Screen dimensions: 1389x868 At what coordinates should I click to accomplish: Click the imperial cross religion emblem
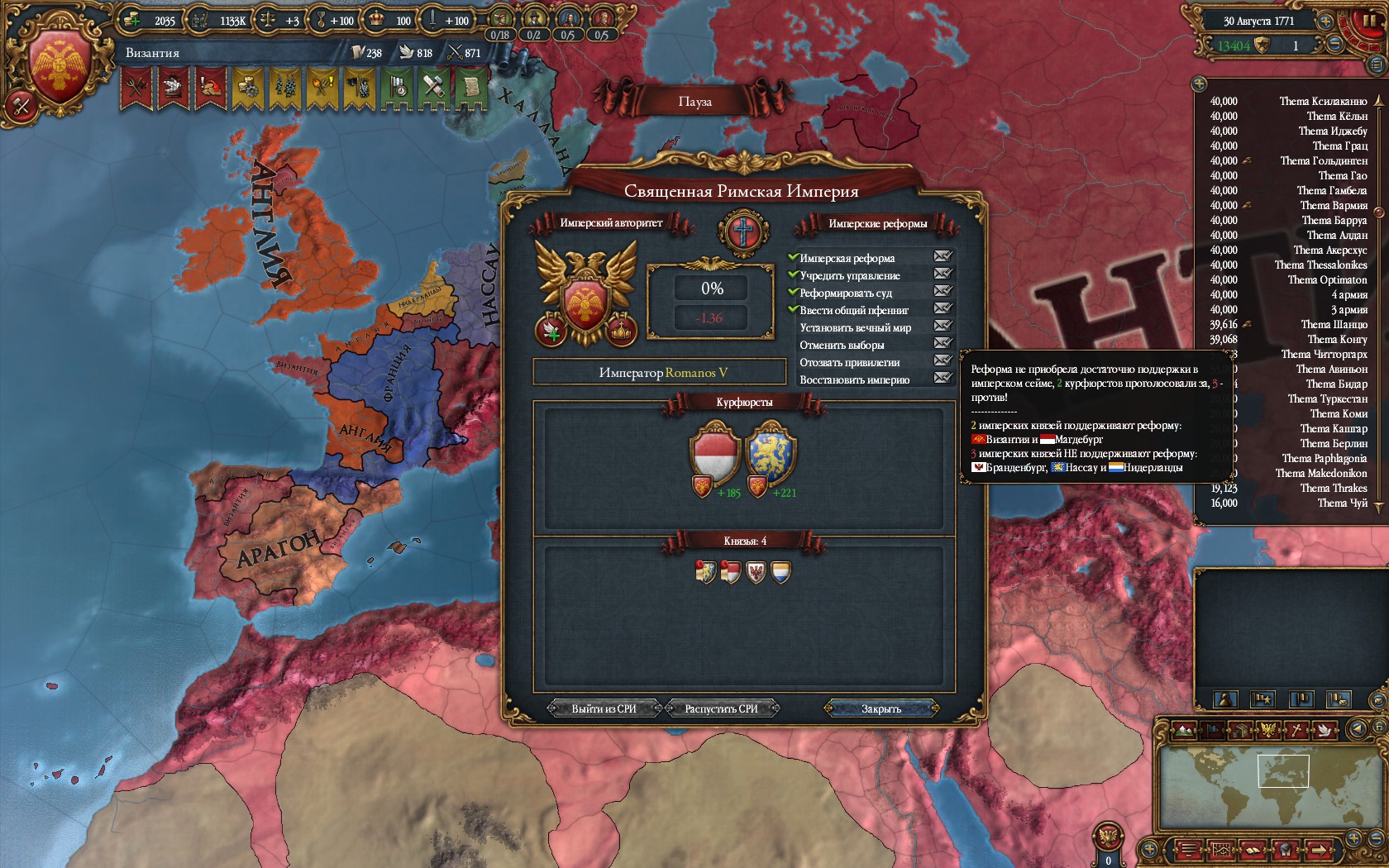(743, 231)
